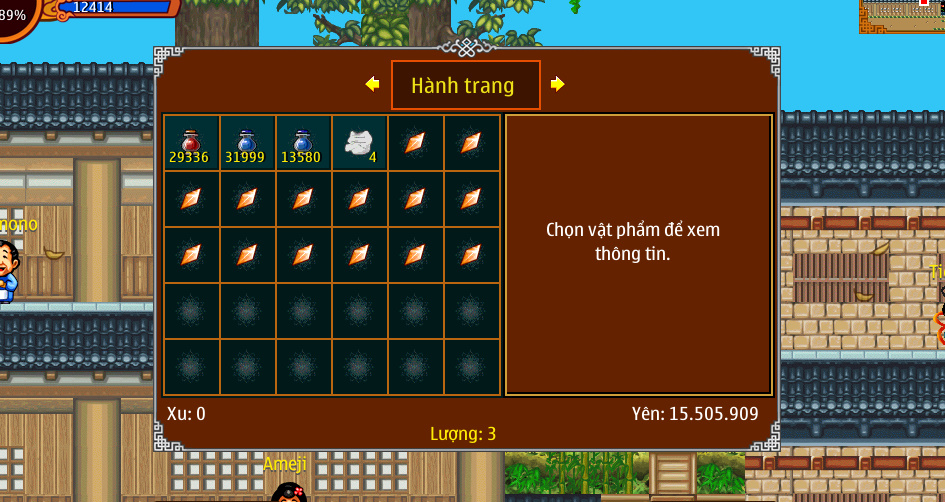Select the red potion stack of 29336
945x502 pixels.
tap(191, 143)
